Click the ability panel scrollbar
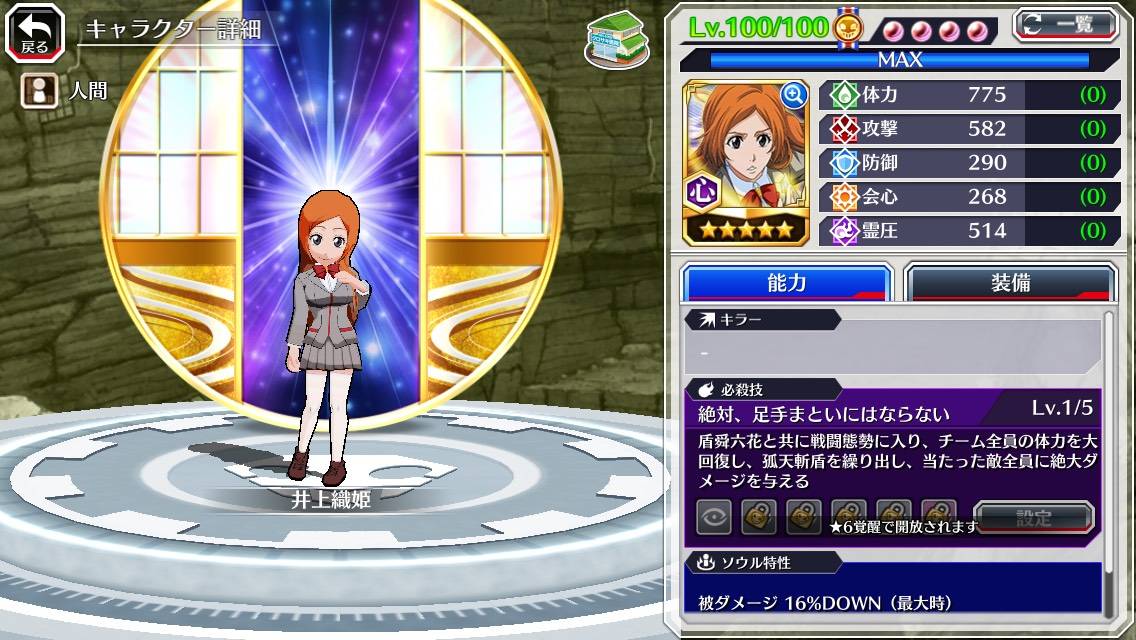 click(x=1108, y=460)
